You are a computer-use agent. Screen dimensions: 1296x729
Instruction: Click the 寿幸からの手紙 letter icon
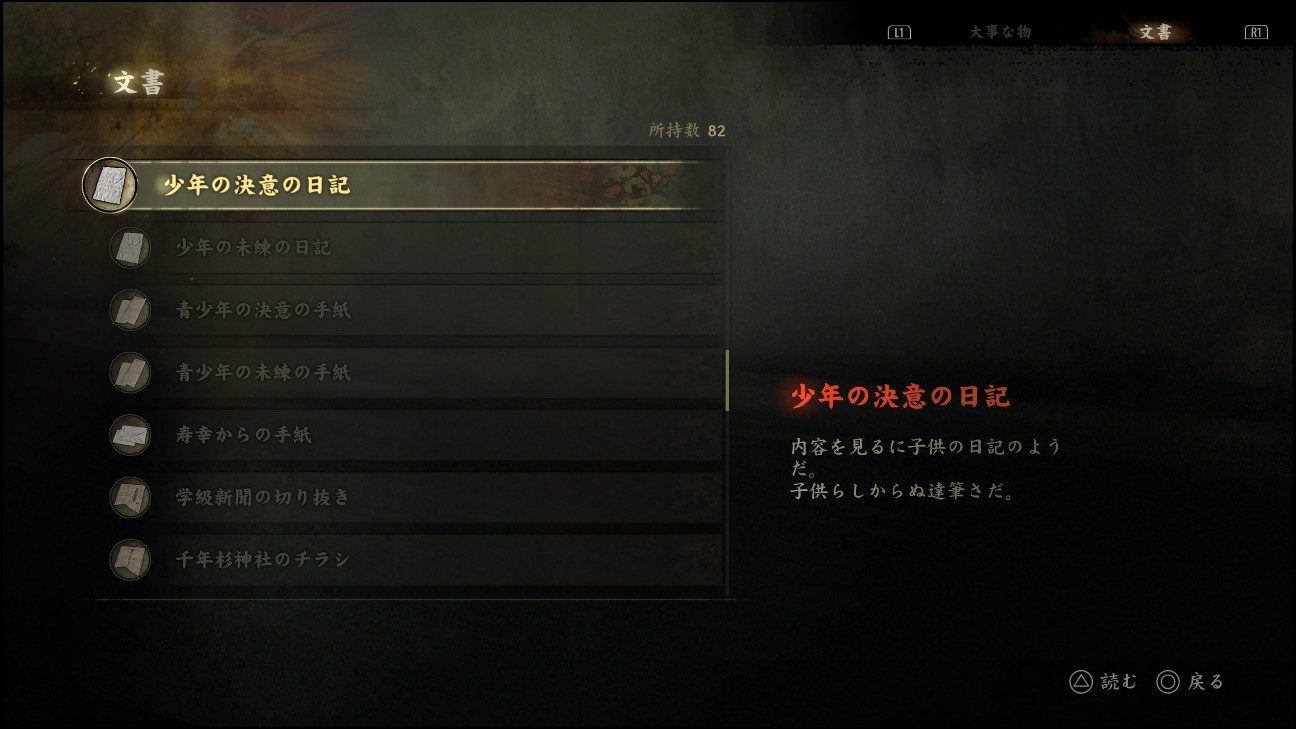coord(130,435)
